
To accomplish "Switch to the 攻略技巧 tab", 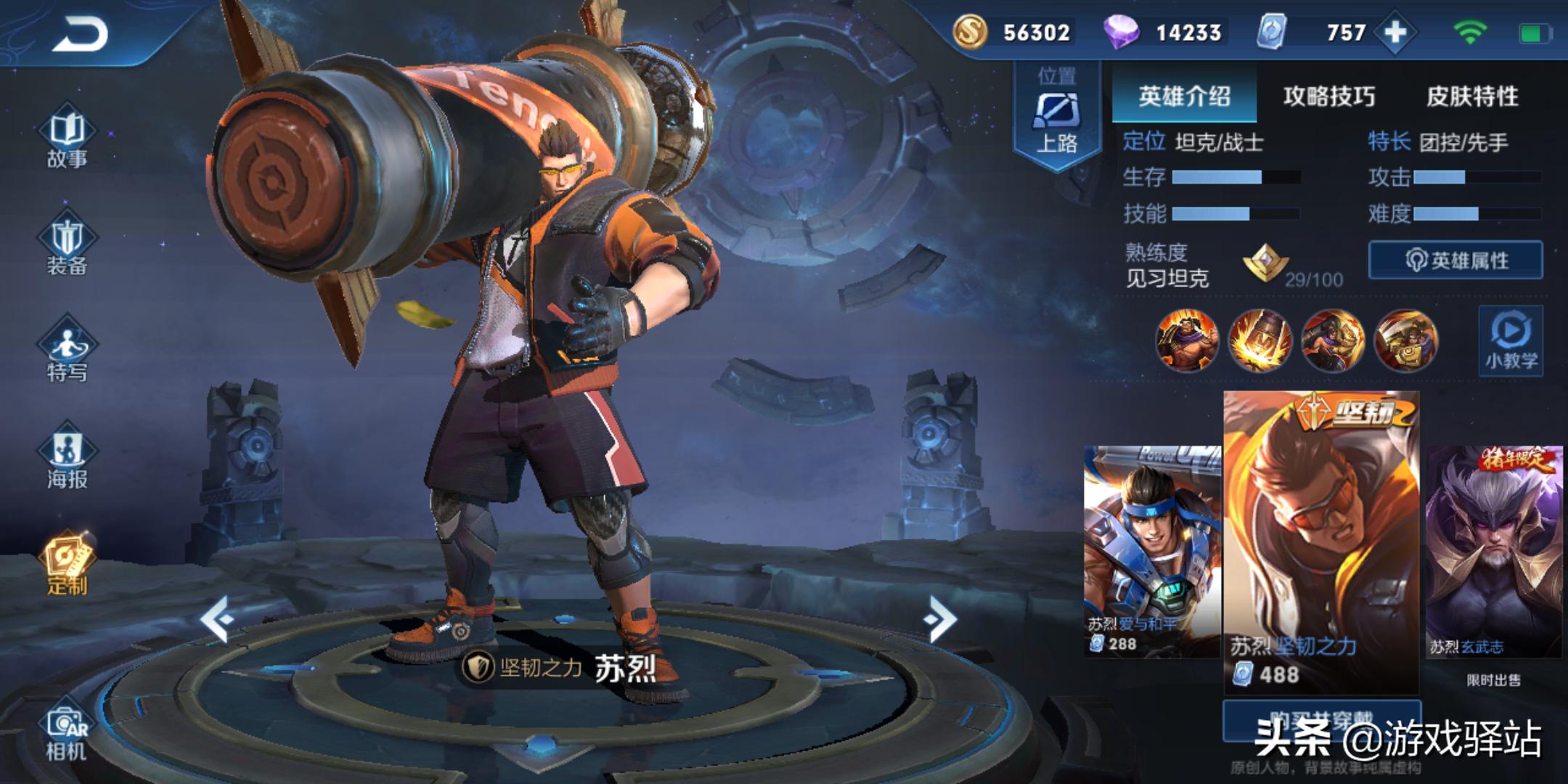I will (1328, 96).
